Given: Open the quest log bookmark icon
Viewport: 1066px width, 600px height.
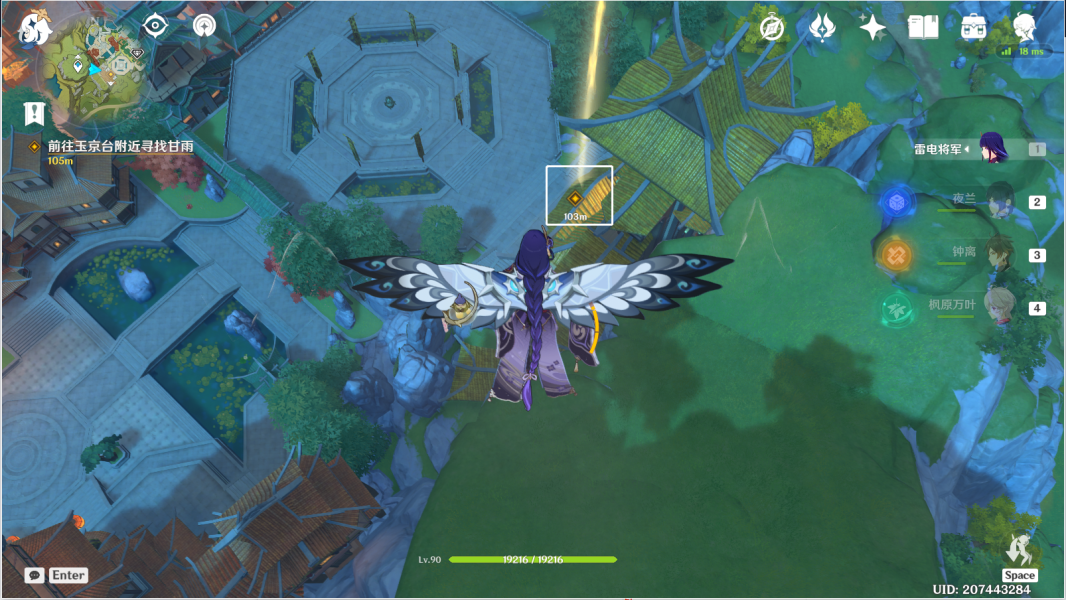Looking at the screenshot, I should click(x=35, y=113).
